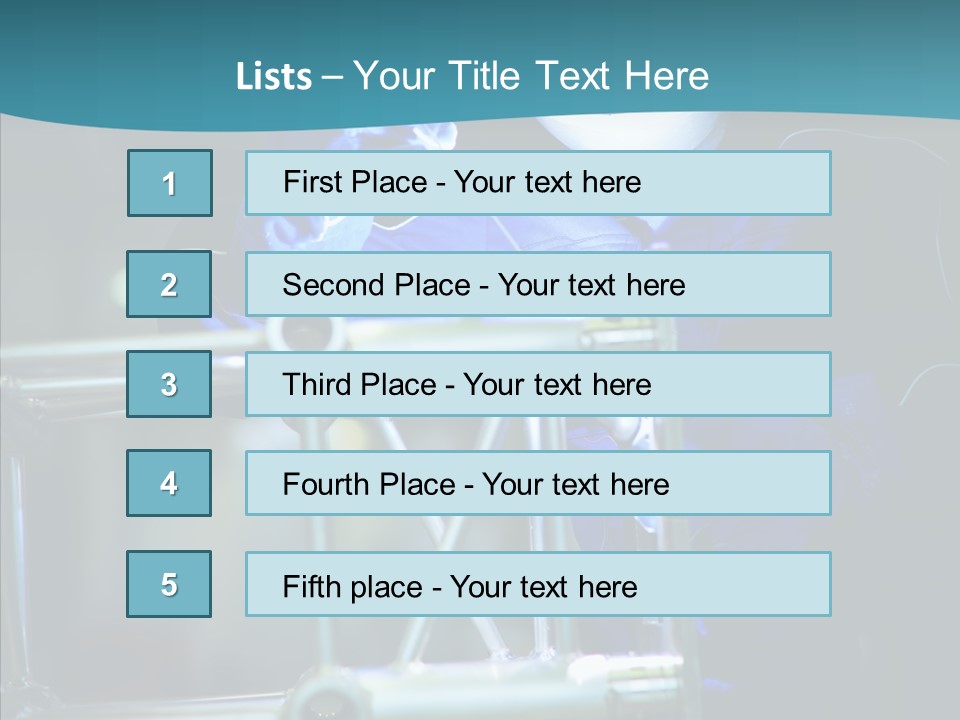
Task: Select the Second Place text row
Action: tap(538, 284)
